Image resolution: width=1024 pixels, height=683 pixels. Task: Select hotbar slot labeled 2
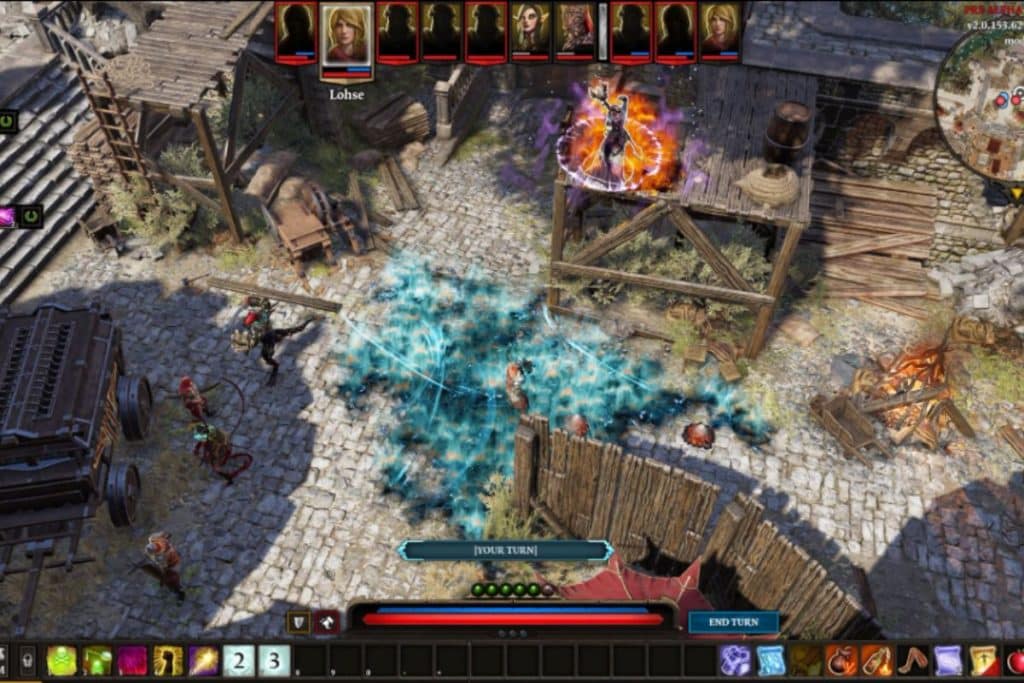coord(239,661)
